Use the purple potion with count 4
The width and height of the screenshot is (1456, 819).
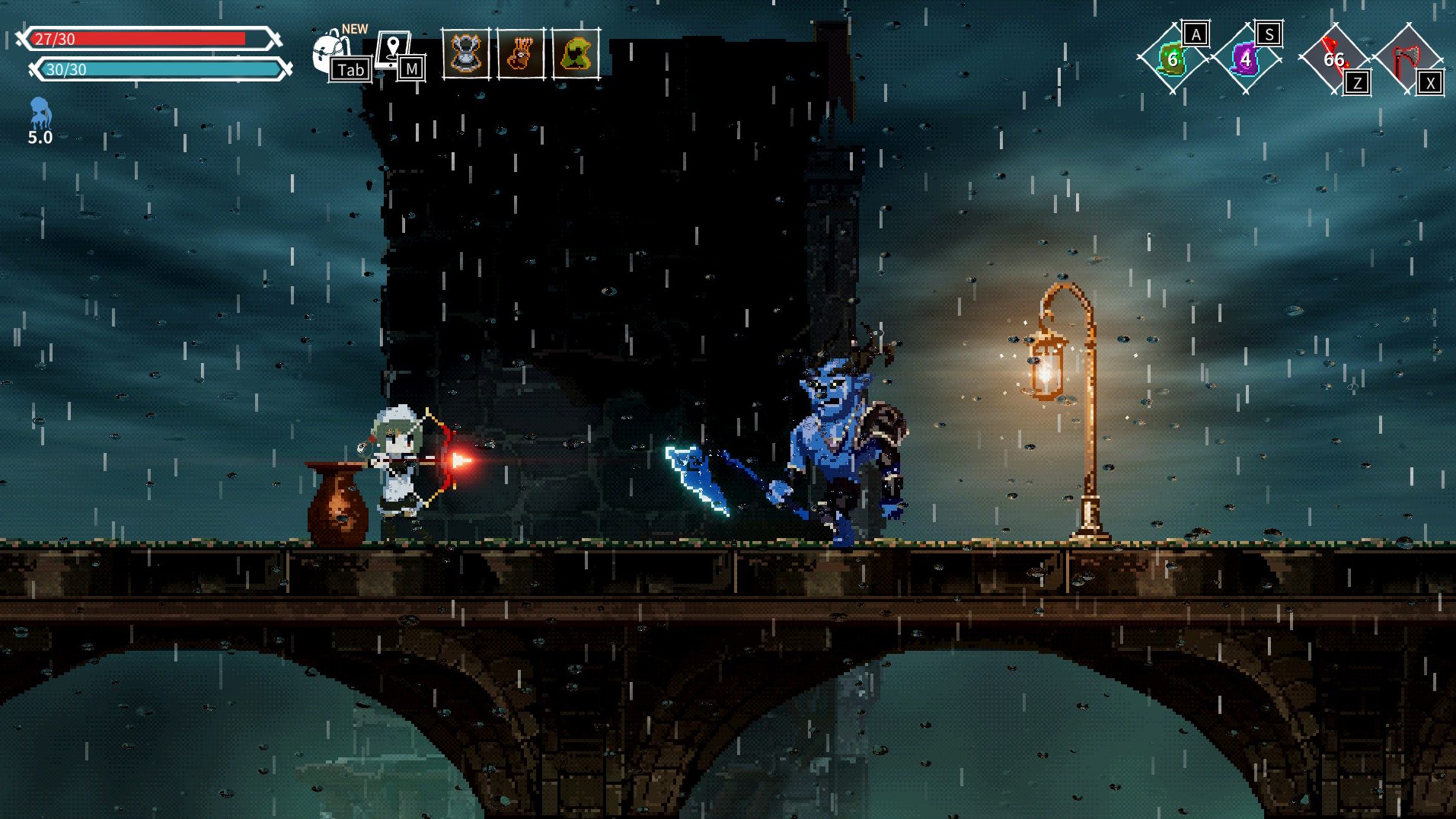[x=1245, y=59]
